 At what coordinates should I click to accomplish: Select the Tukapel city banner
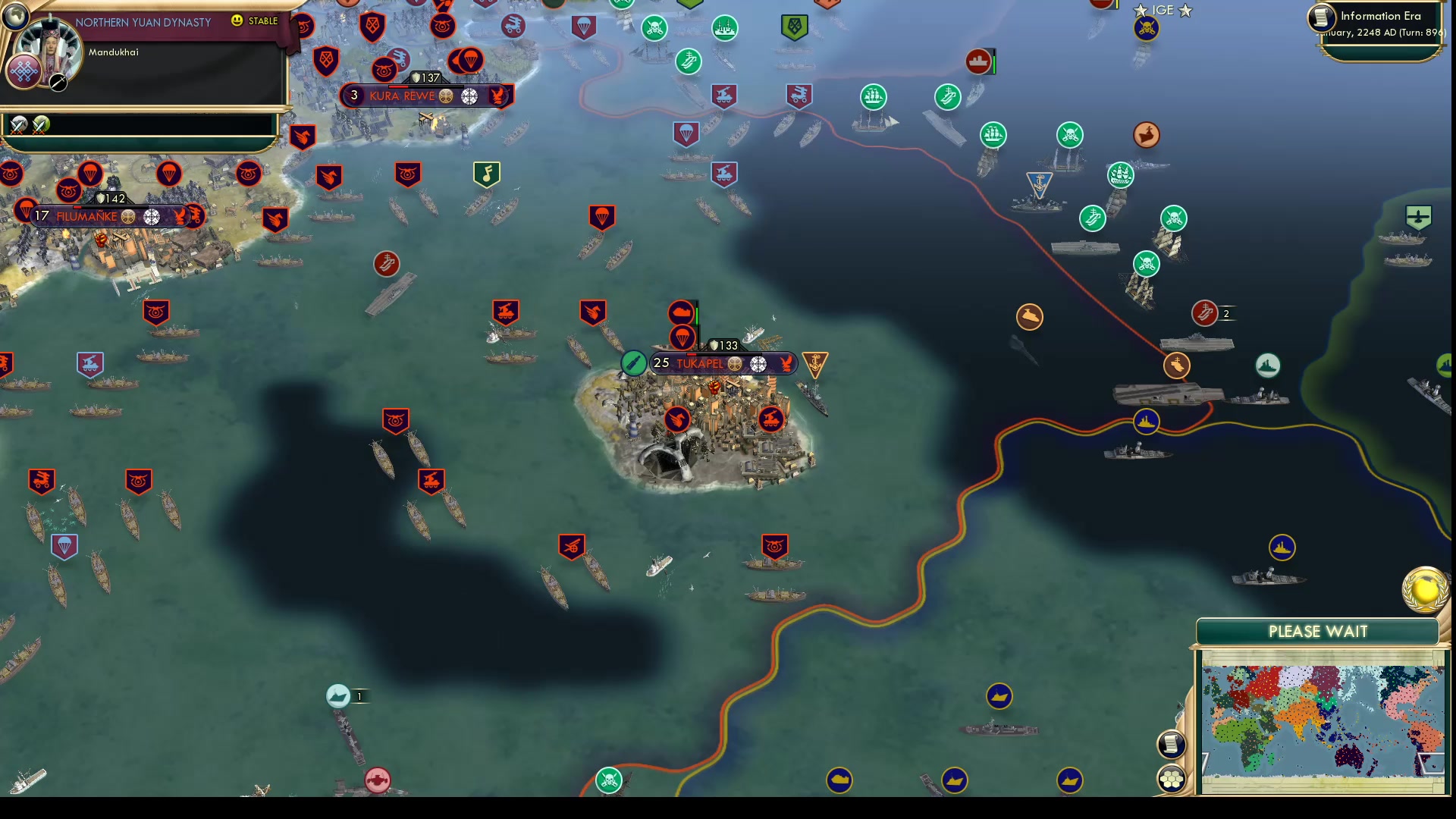coord(705,364)
